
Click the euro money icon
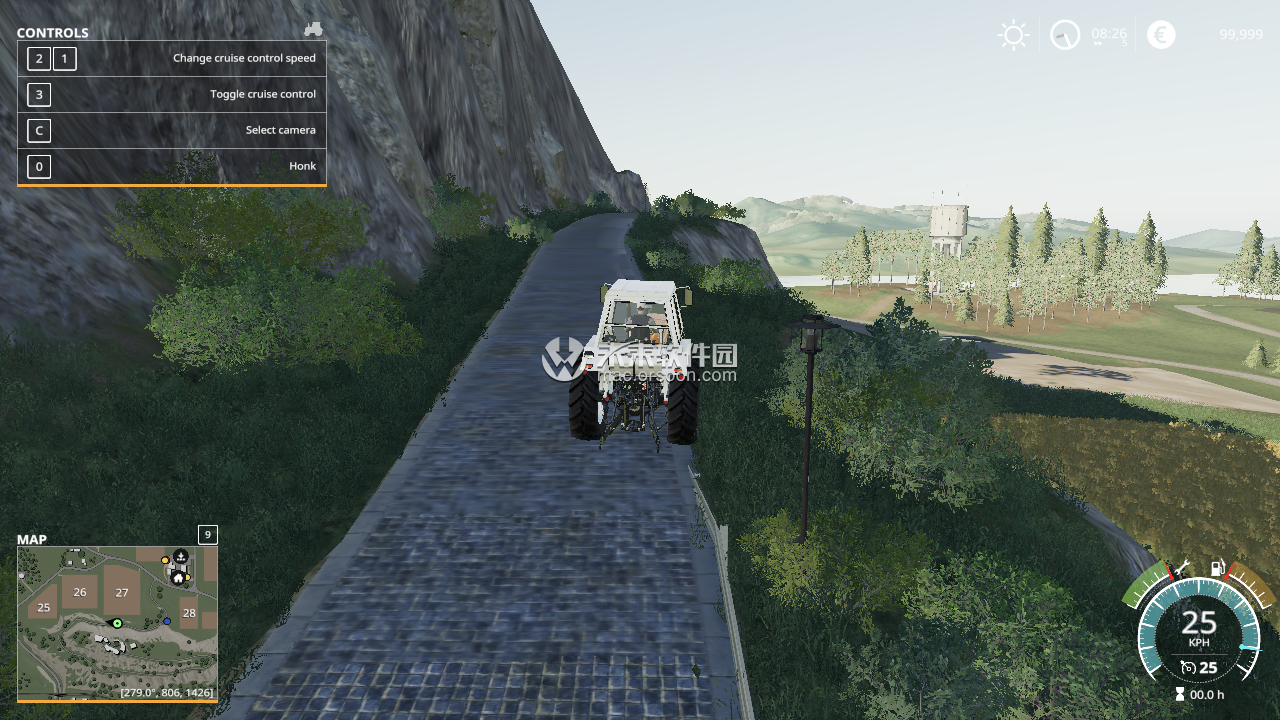pyautogui.click(x=1161, y=35)
